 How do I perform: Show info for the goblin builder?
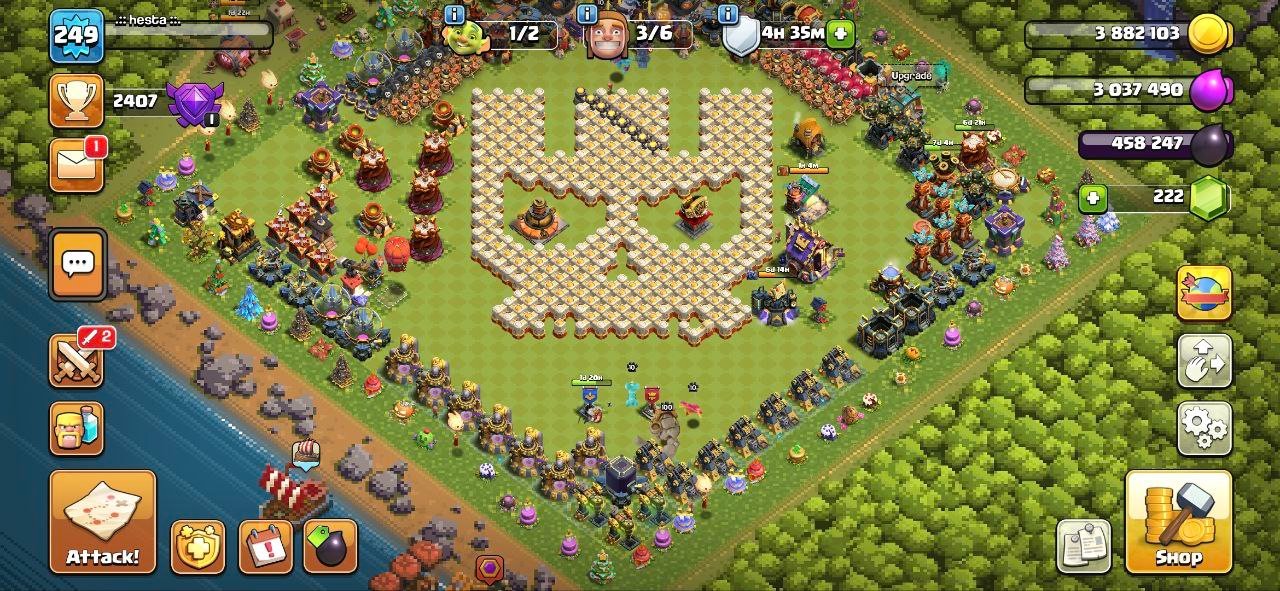pos(454,14)
